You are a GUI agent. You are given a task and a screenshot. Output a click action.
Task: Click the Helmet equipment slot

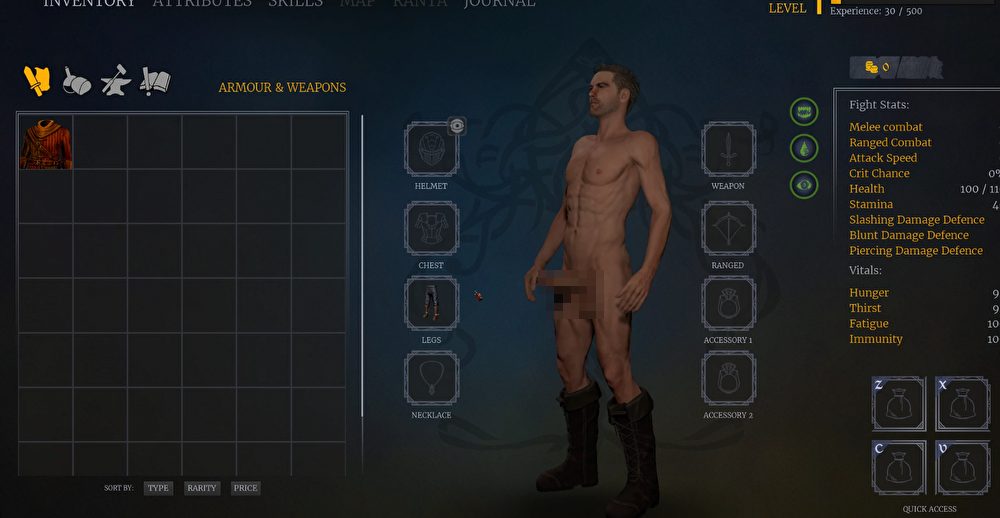431,150
